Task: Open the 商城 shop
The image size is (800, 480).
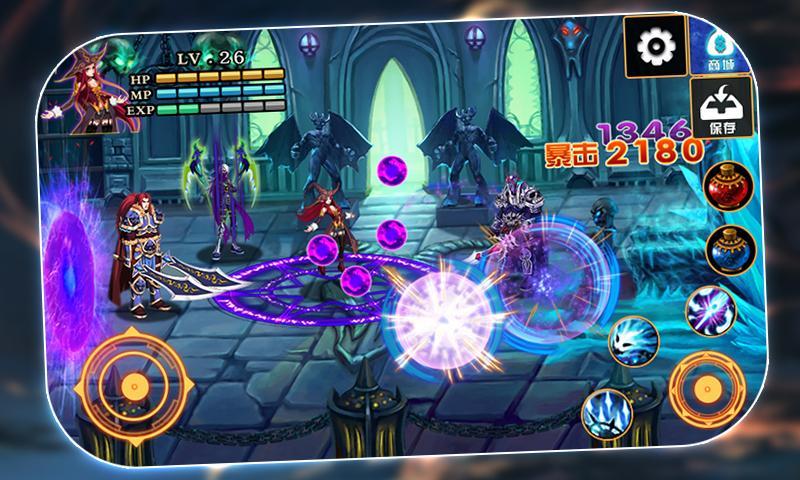Action: tap(721, 47)
